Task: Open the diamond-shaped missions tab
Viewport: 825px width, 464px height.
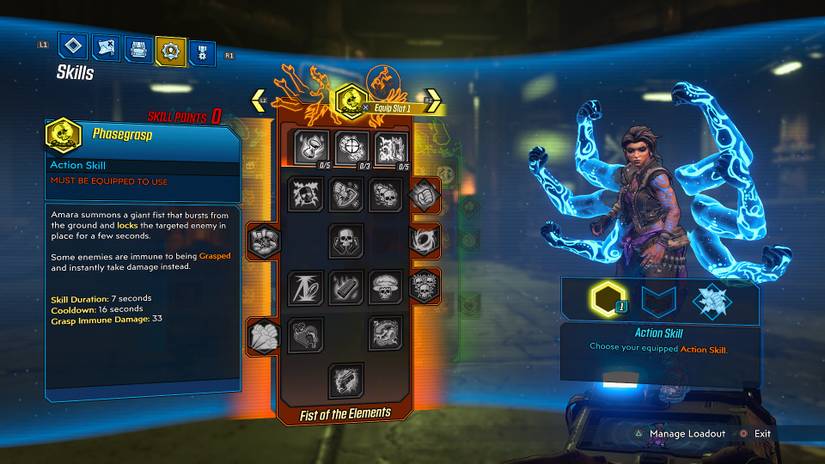Action: tap(72, 46)
